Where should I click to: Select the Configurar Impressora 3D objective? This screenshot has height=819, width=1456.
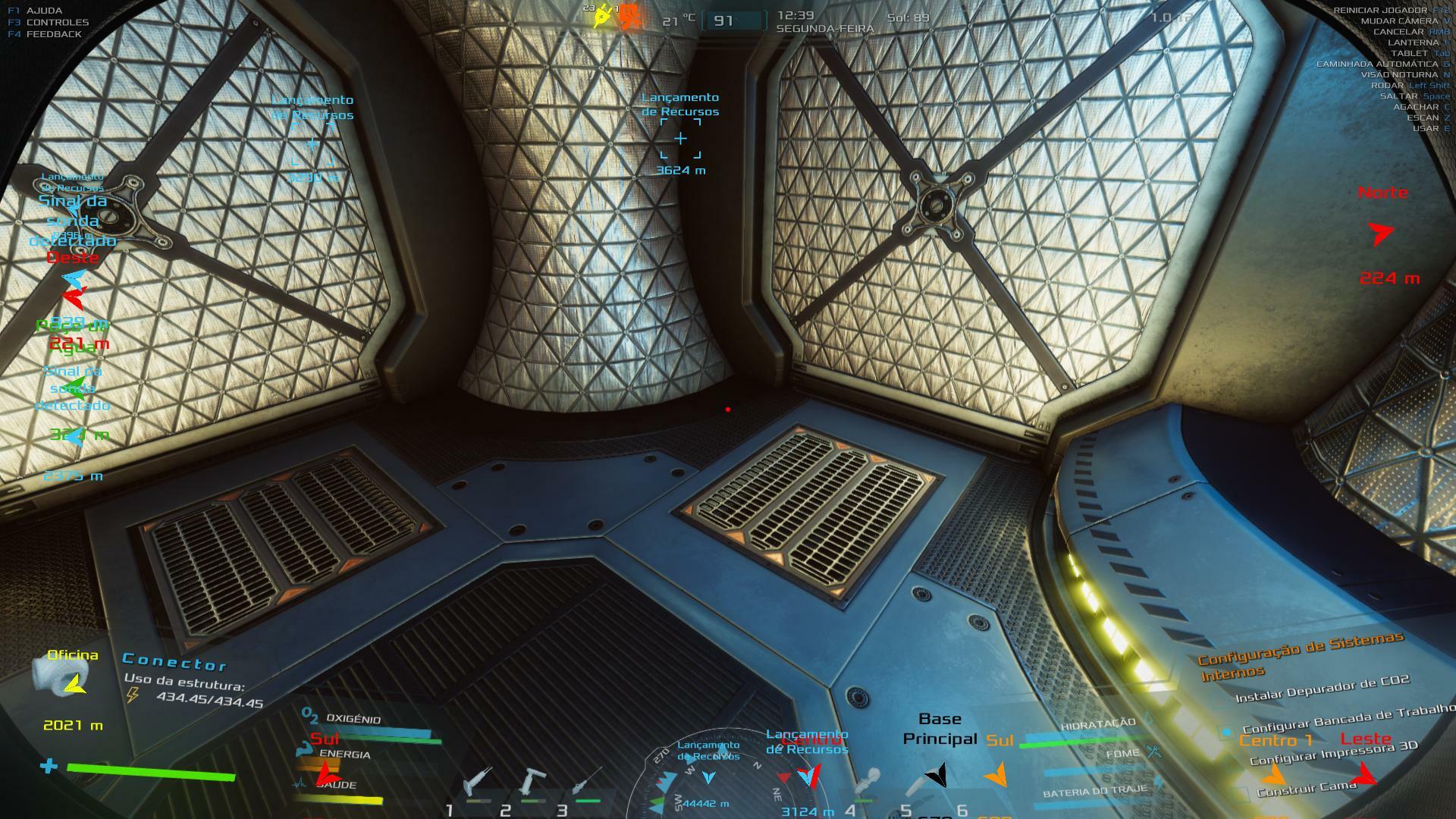pyautogui.click(x=1333, y=753)
